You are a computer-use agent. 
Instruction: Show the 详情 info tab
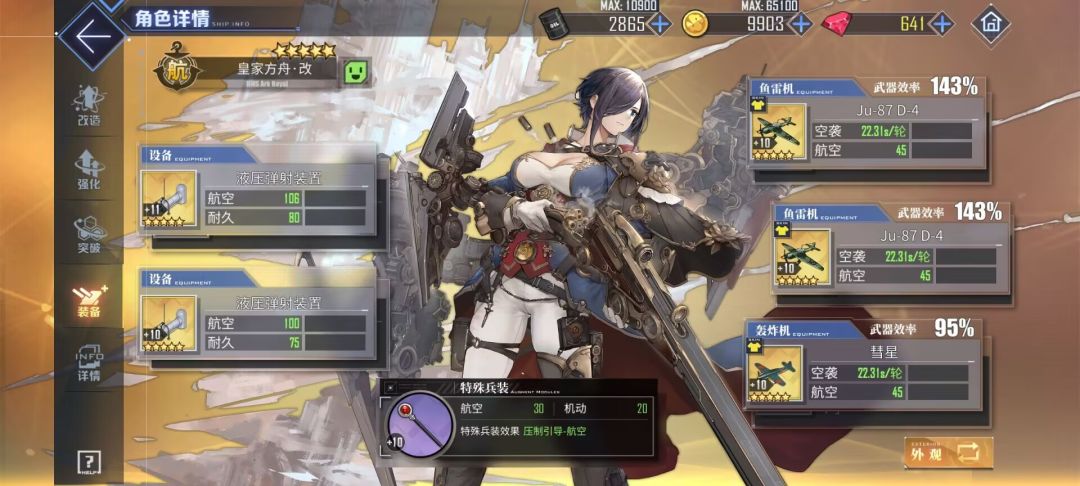pyautogui.click(x=89, y=363)
